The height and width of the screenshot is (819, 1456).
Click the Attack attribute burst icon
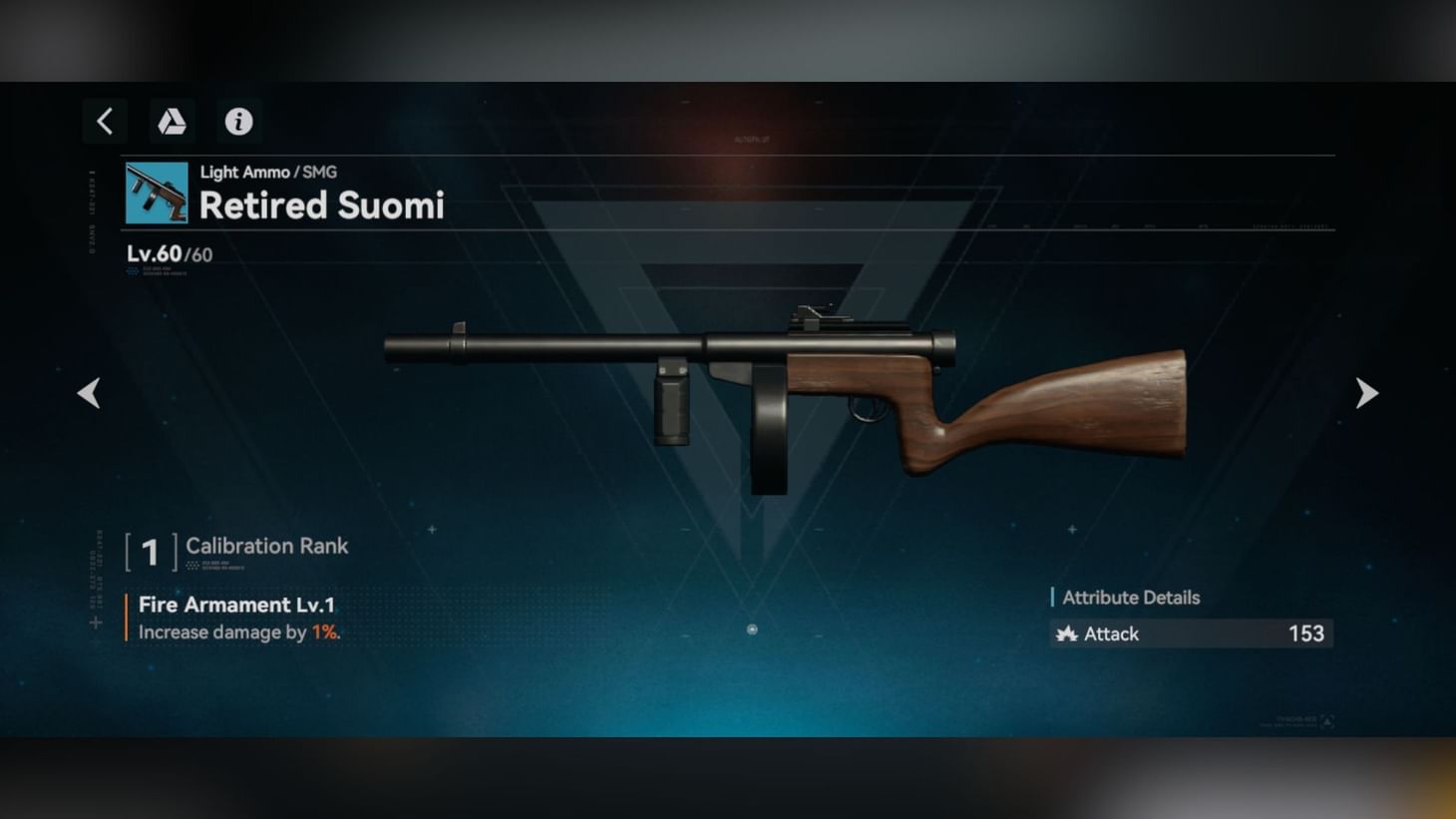1067,633
